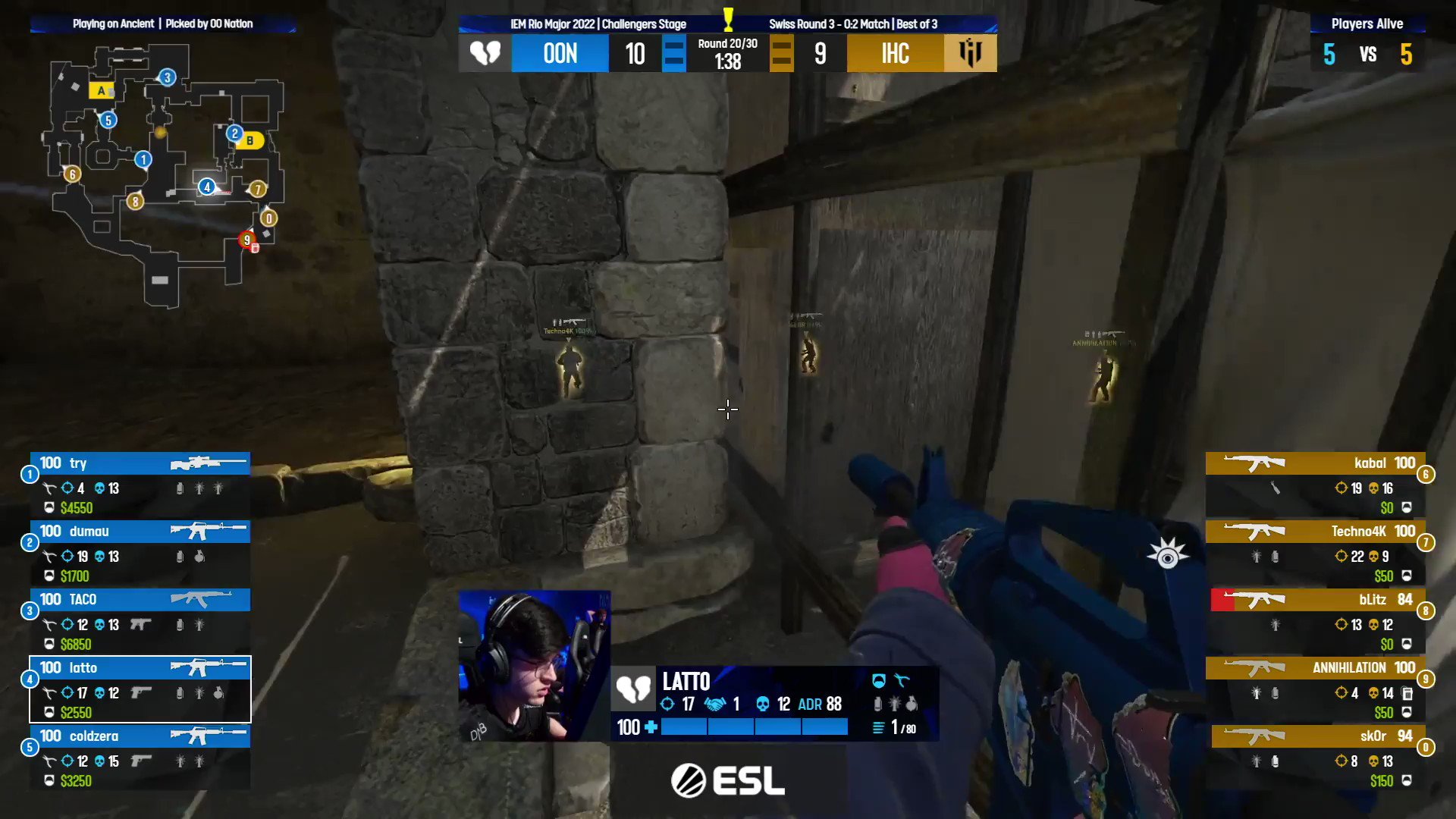Screen dimensions: 1456x819
Task: Expand the Round 20/30 timer display
Action: coord(727,54)
